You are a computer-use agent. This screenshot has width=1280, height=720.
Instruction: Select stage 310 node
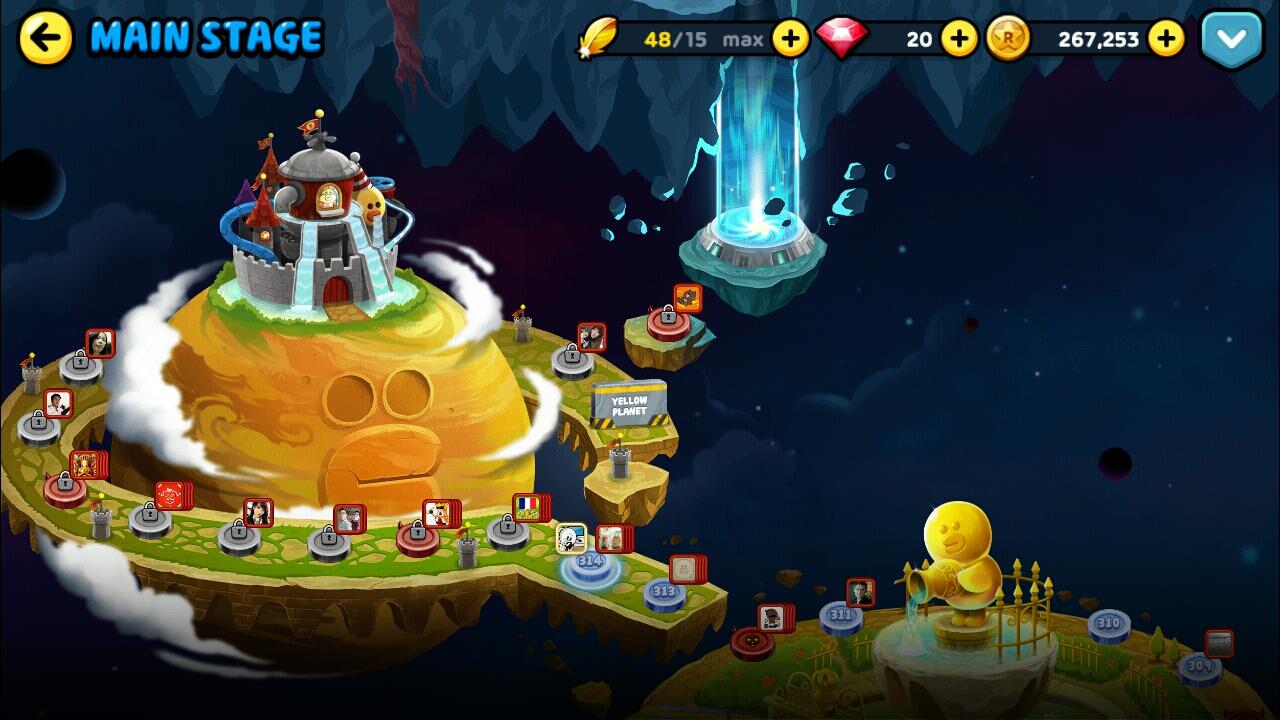click(x=1108, y=625)
